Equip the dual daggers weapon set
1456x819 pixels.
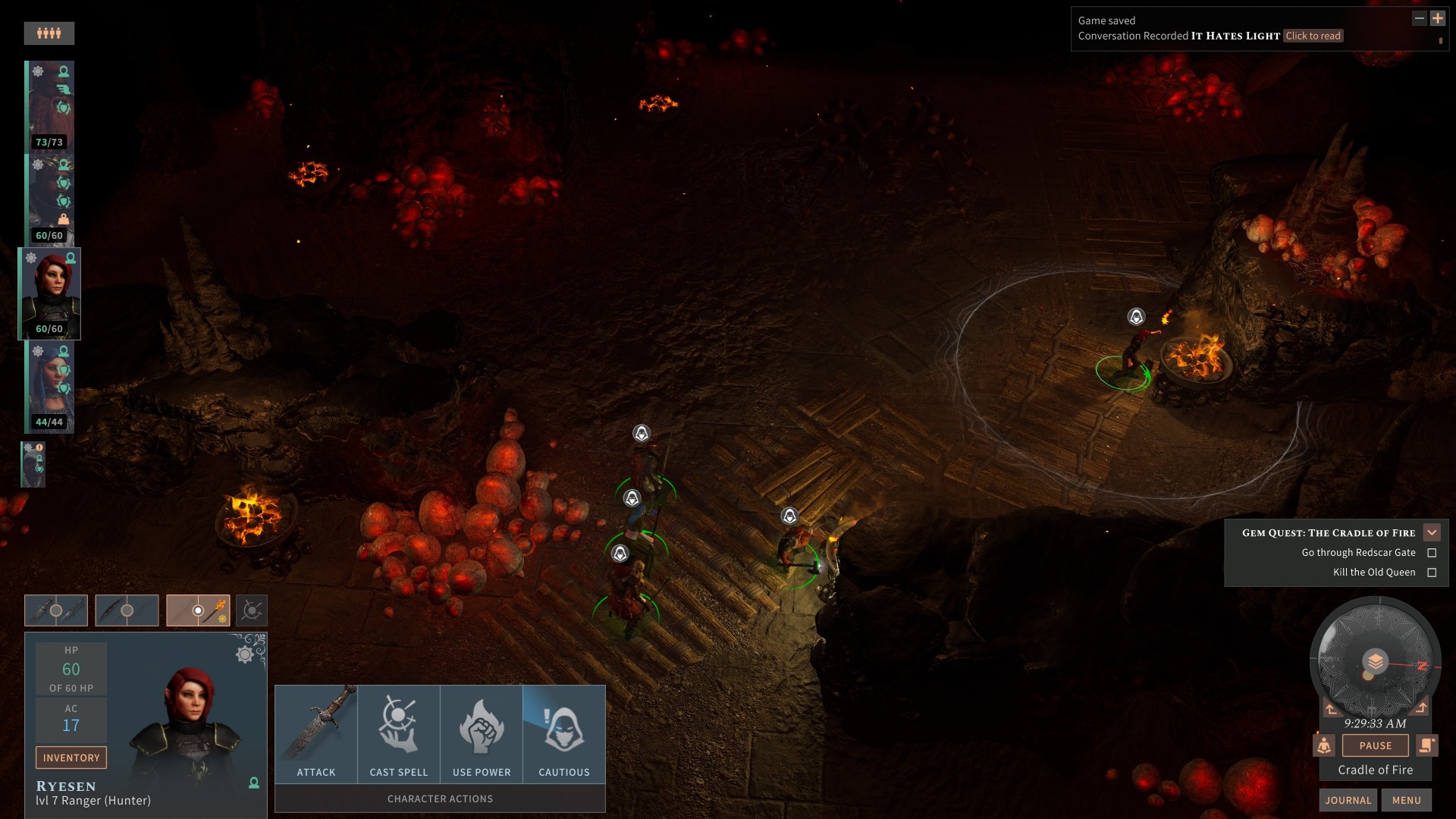[56, 610]
